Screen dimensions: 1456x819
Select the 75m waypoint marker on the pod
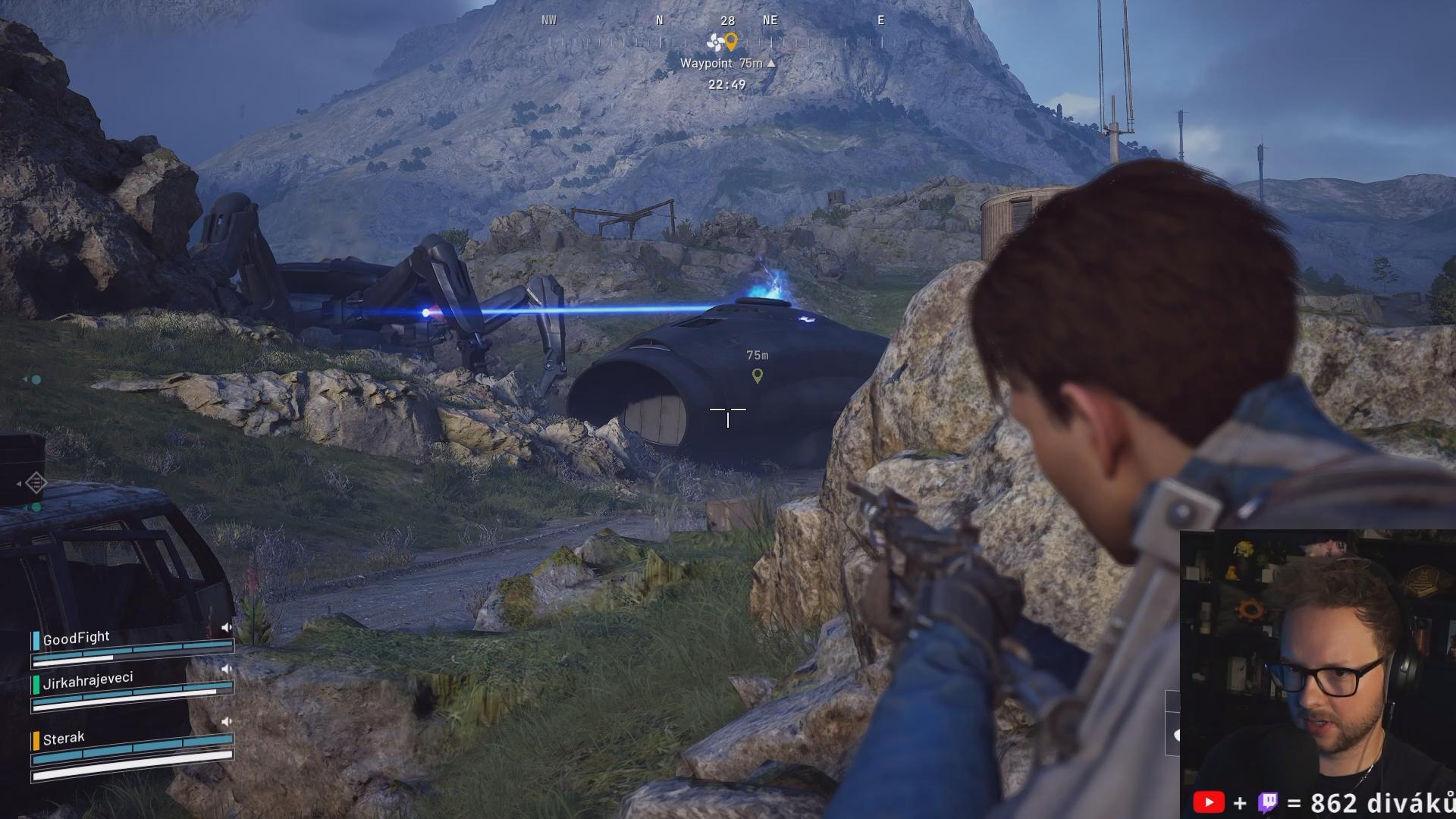[757, 375]
